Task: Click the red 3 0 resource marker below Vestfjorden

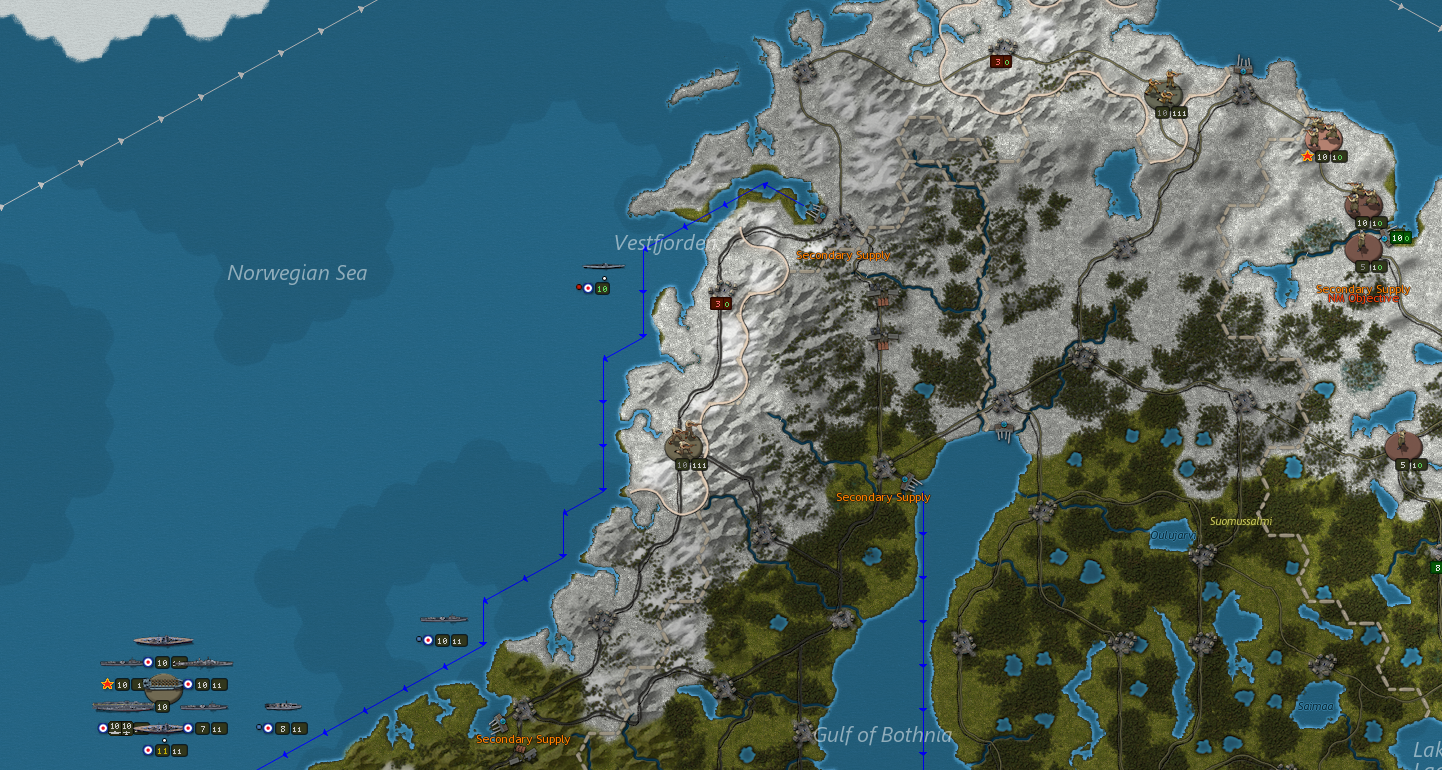Action: 720,302
